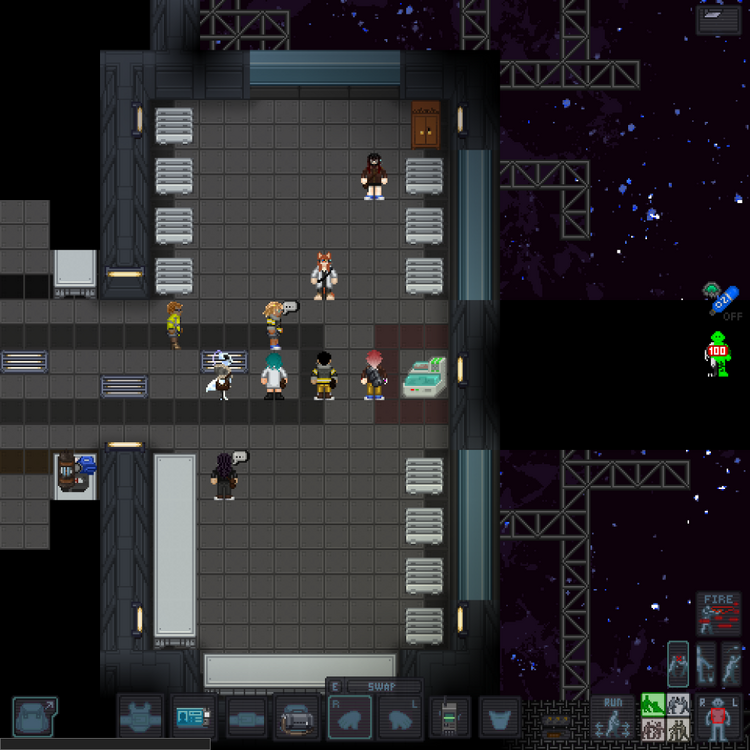Click the ID card slot
The width and height of the screenshot is (750, 750).
coord(193,717)
